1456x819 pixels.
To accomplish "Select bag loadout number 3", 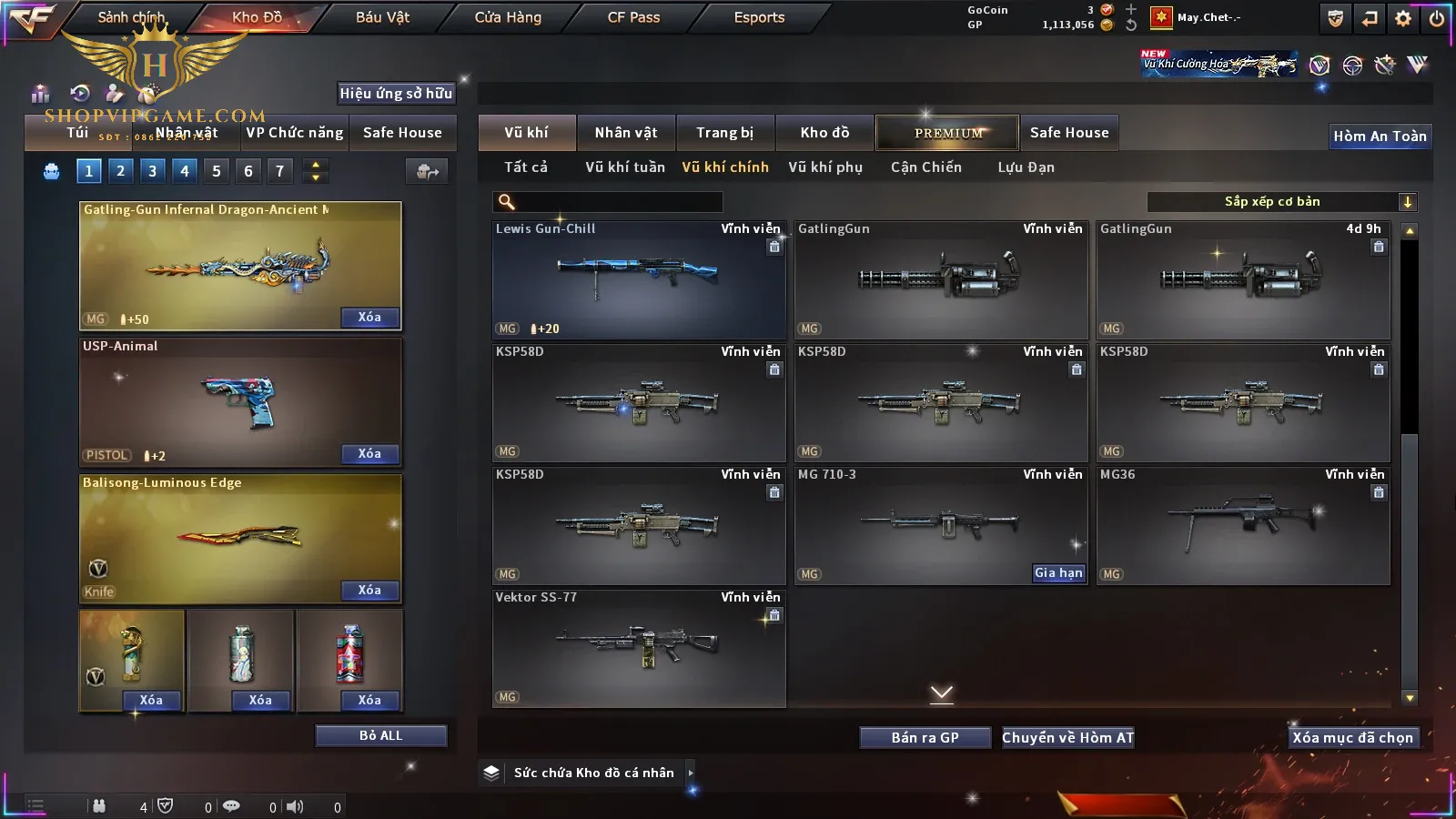I will coord(152,171).
